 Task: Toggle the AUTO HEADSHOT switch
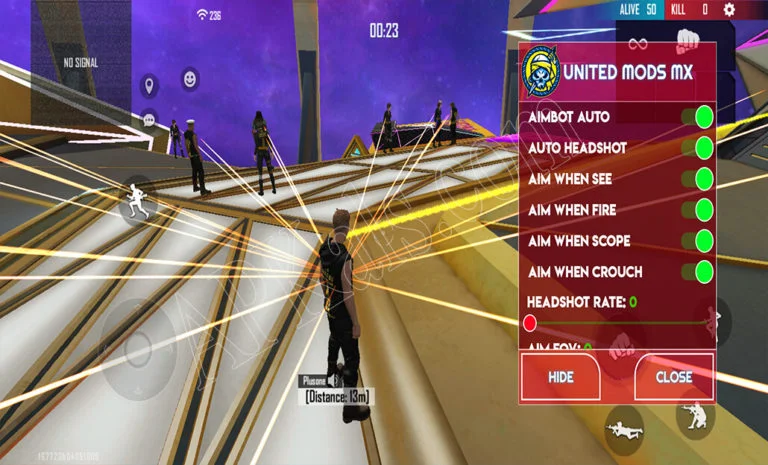pyautogui.click(x=702, y=148)
